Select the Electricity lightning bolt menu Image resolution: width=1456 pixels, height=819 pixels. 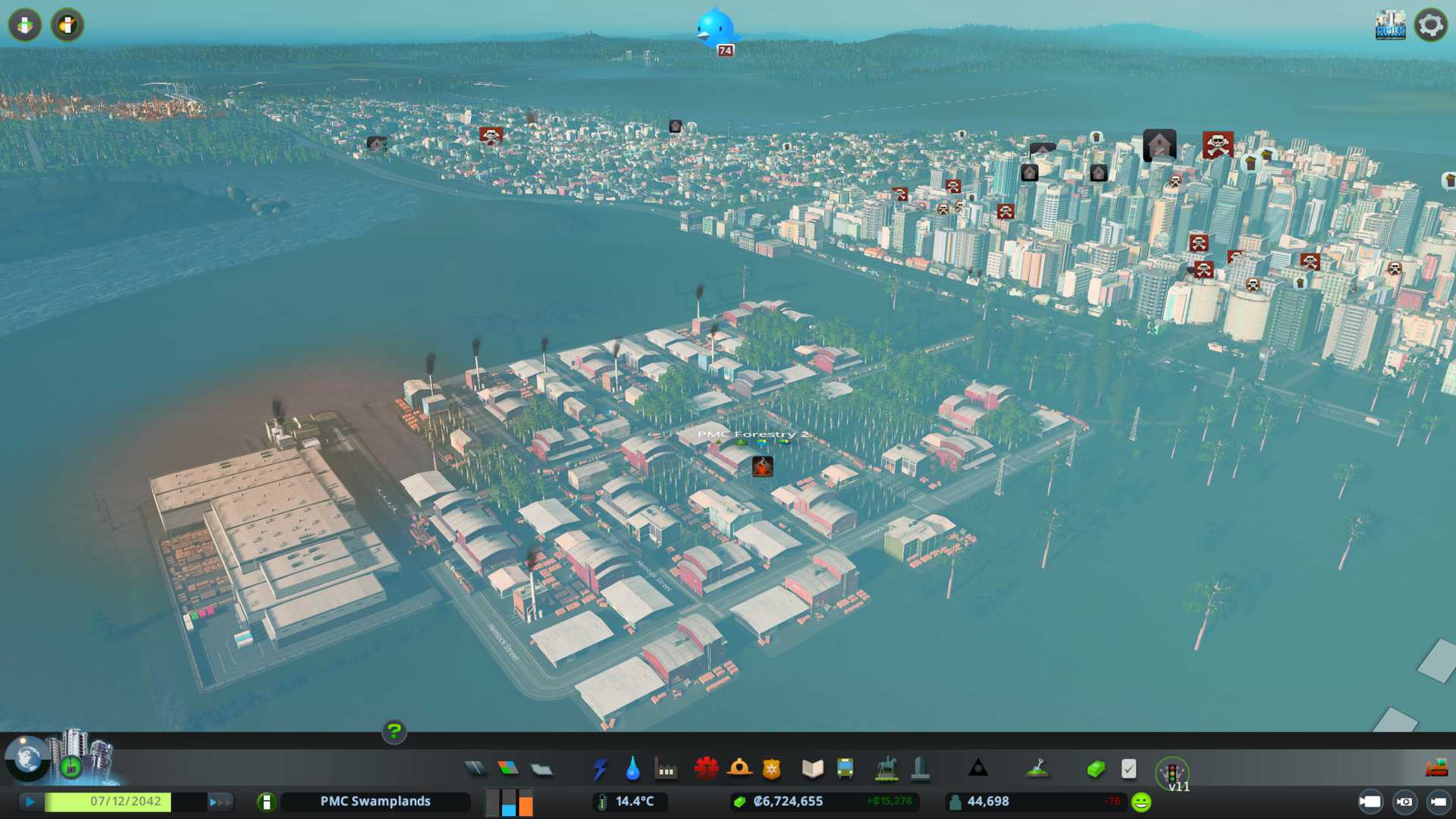(x=600, y=769)
